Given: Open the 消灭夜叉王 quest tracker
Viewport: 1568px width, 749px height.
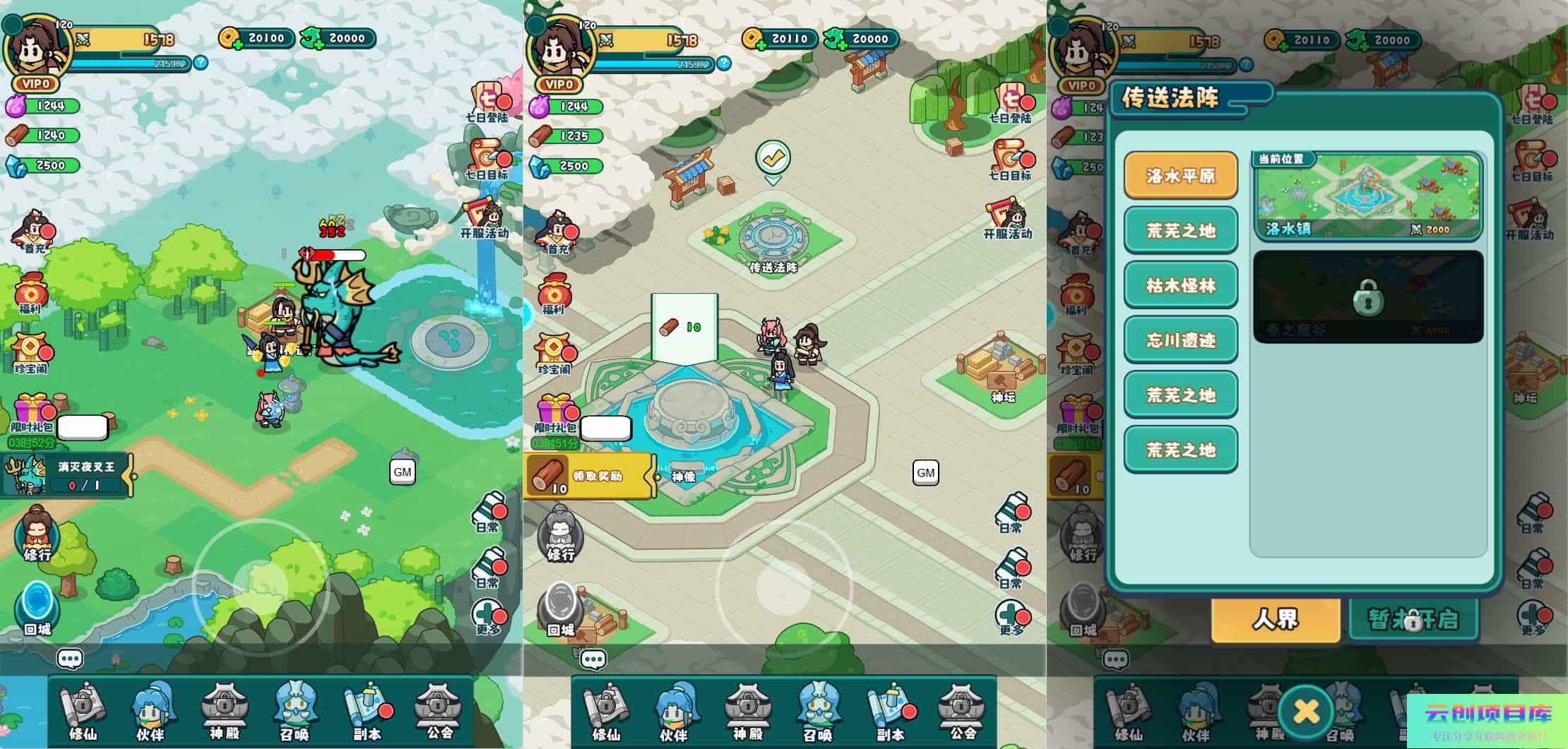Looking at the screenshot, I should (67, 475).
